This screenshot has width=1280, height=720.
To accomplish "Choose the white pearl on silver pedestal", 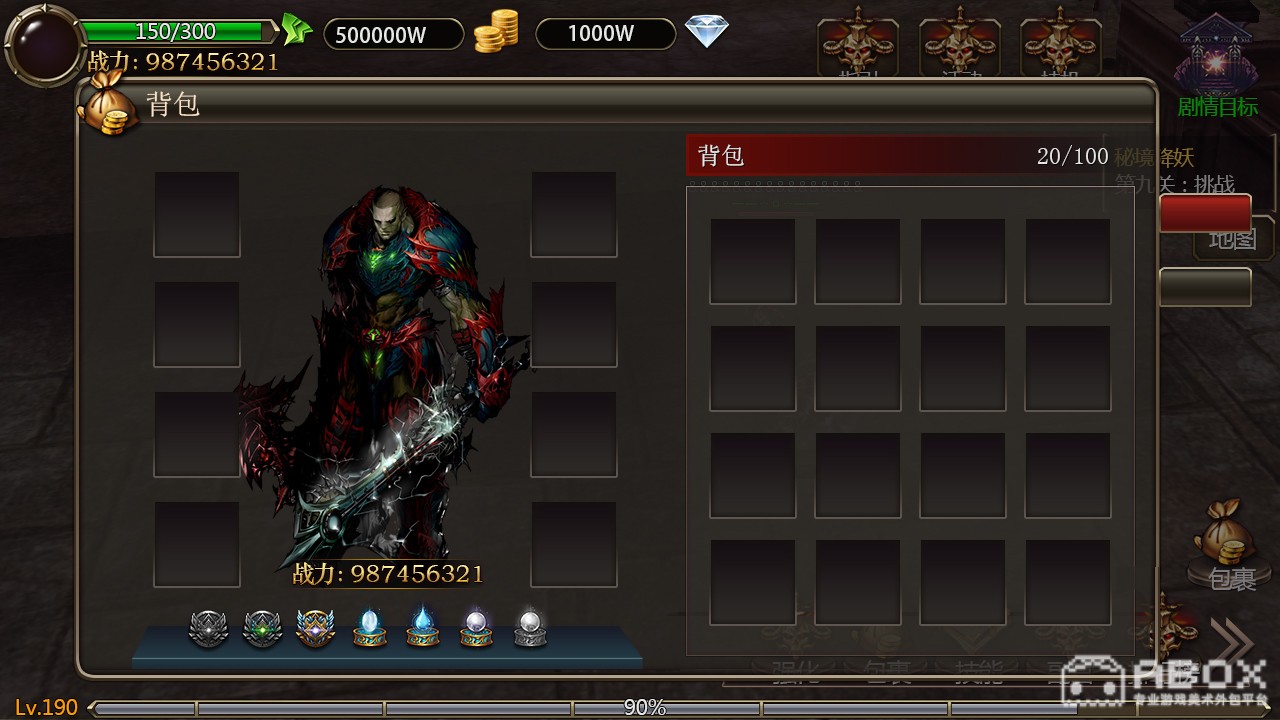I will click(x=530, y=628).
